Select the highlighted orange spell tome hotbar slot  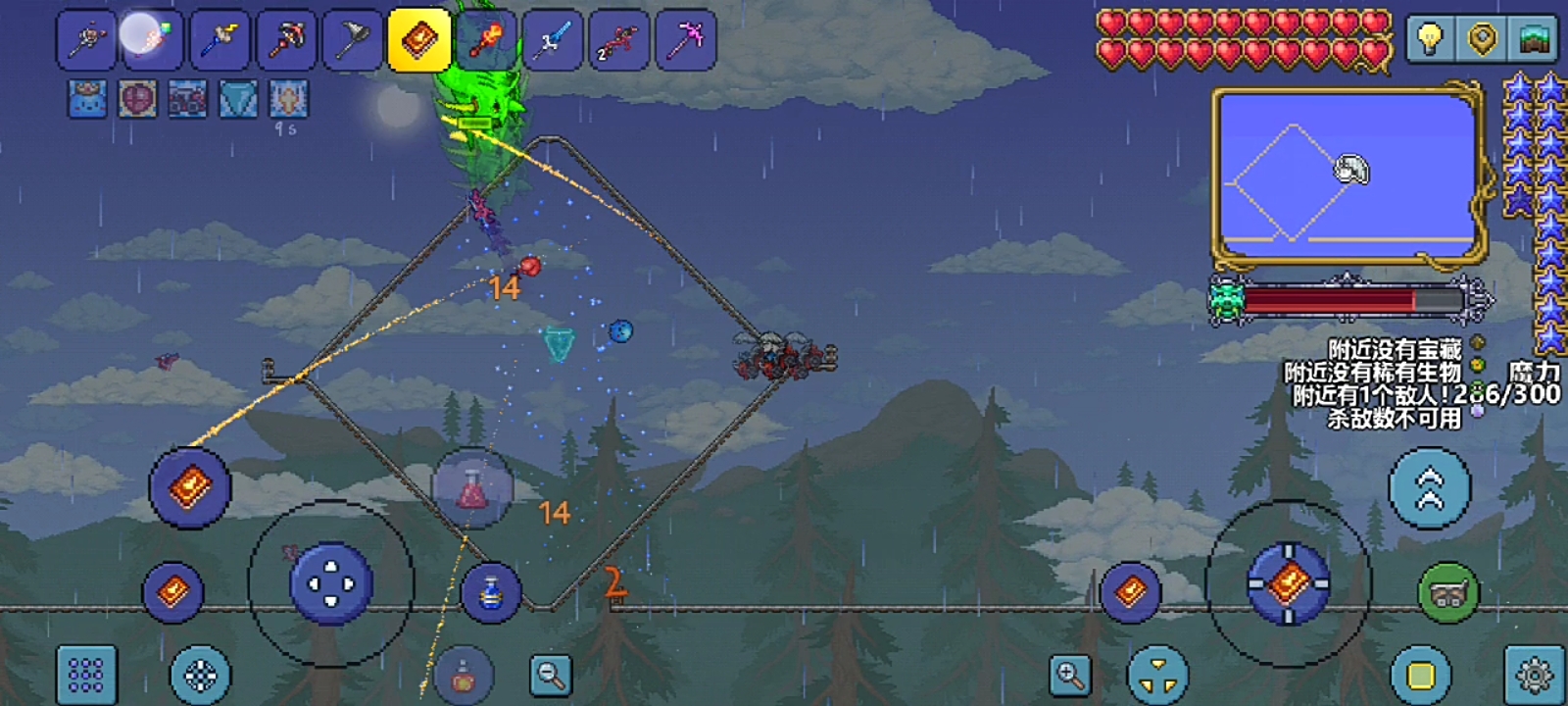[x=418, y=41]
